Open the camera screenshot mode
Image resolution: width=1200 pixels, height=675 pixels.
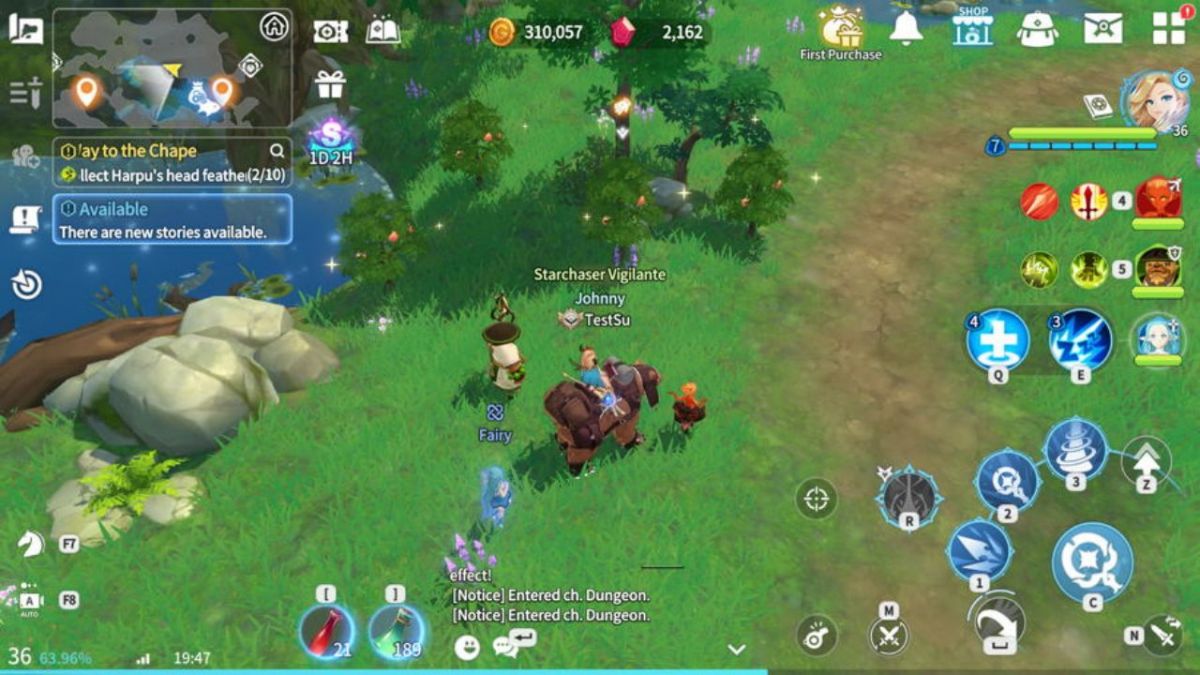tap(330, 32)
